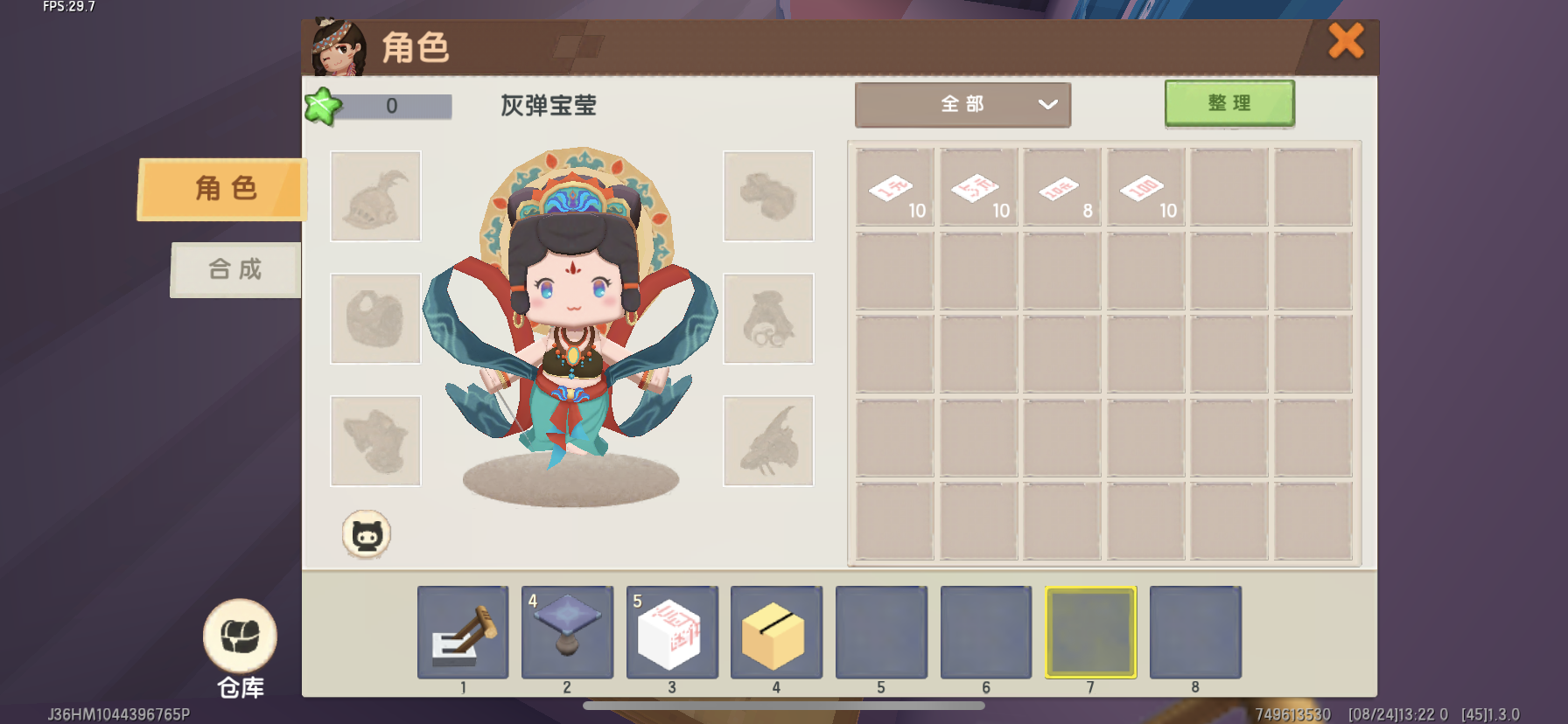This screenshot has width=1568, height=724.
Task: Choose the blue table in hotbar slot 2
Action: tap(567, 632)
